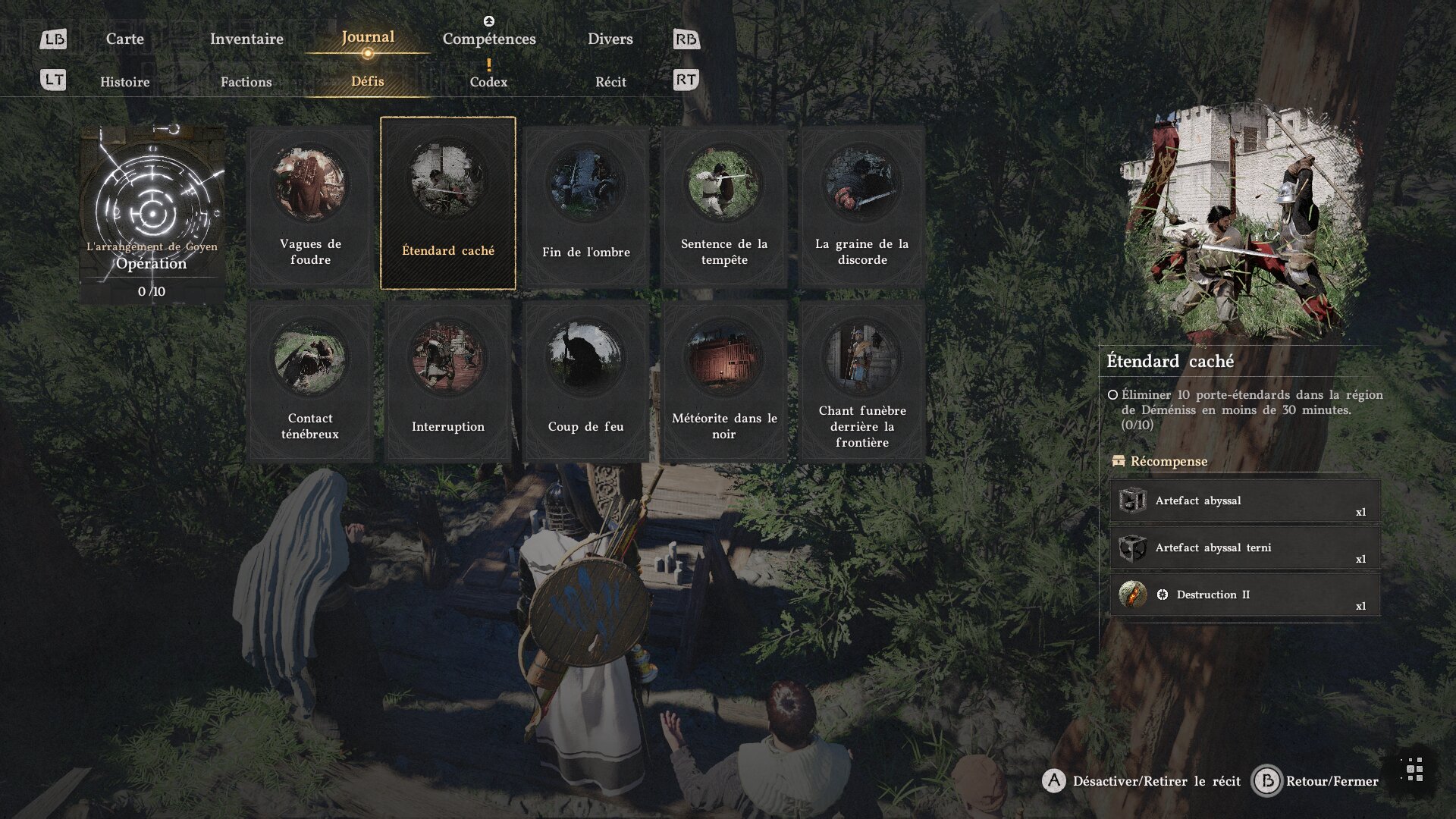Open the Fin de l'ombre challenge
Screen dimensions: 1456x819
click(x=586, y=206)
